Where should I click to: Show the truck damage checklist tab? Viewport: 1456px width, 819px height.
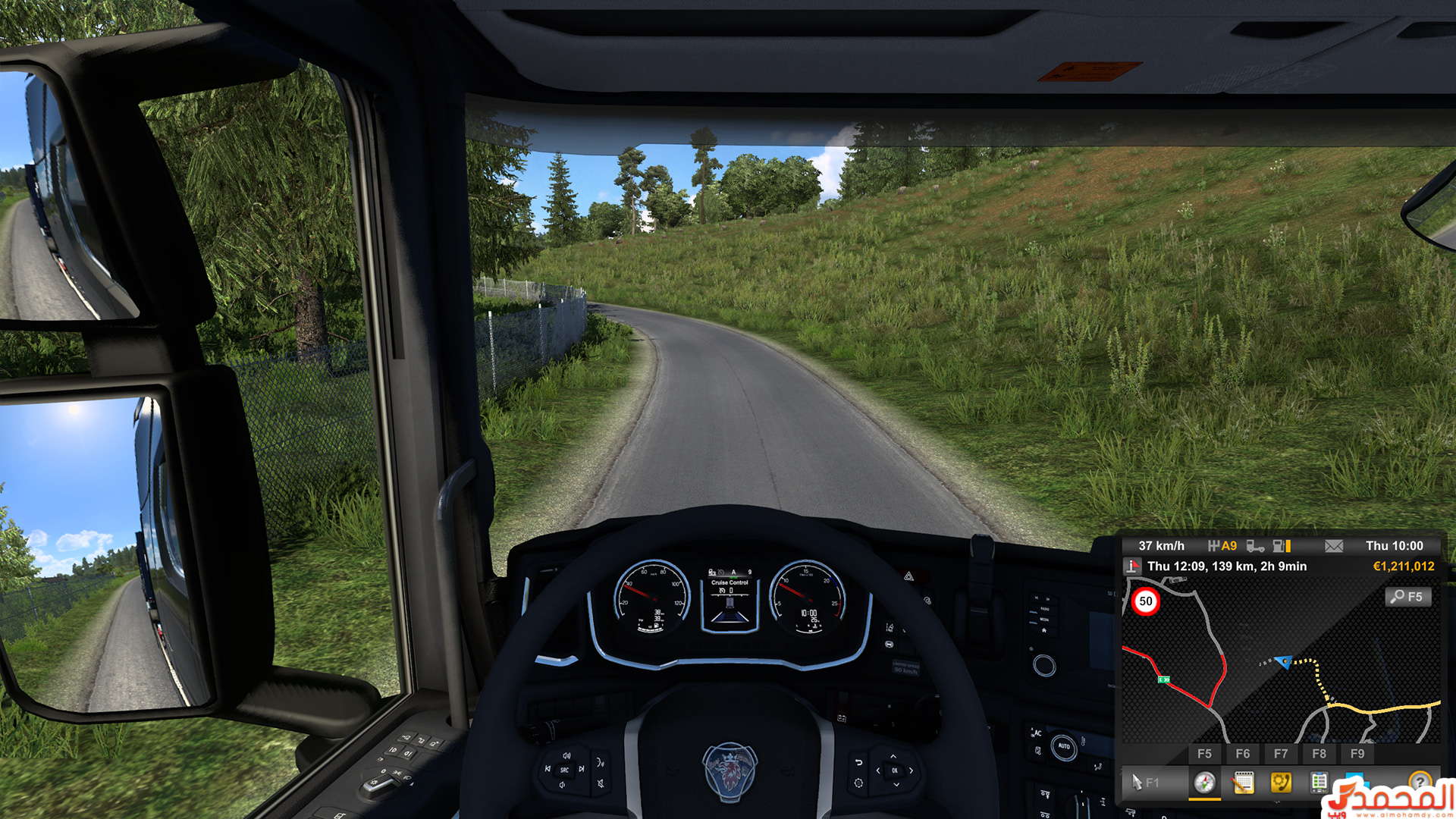(x=1319, y=782)
